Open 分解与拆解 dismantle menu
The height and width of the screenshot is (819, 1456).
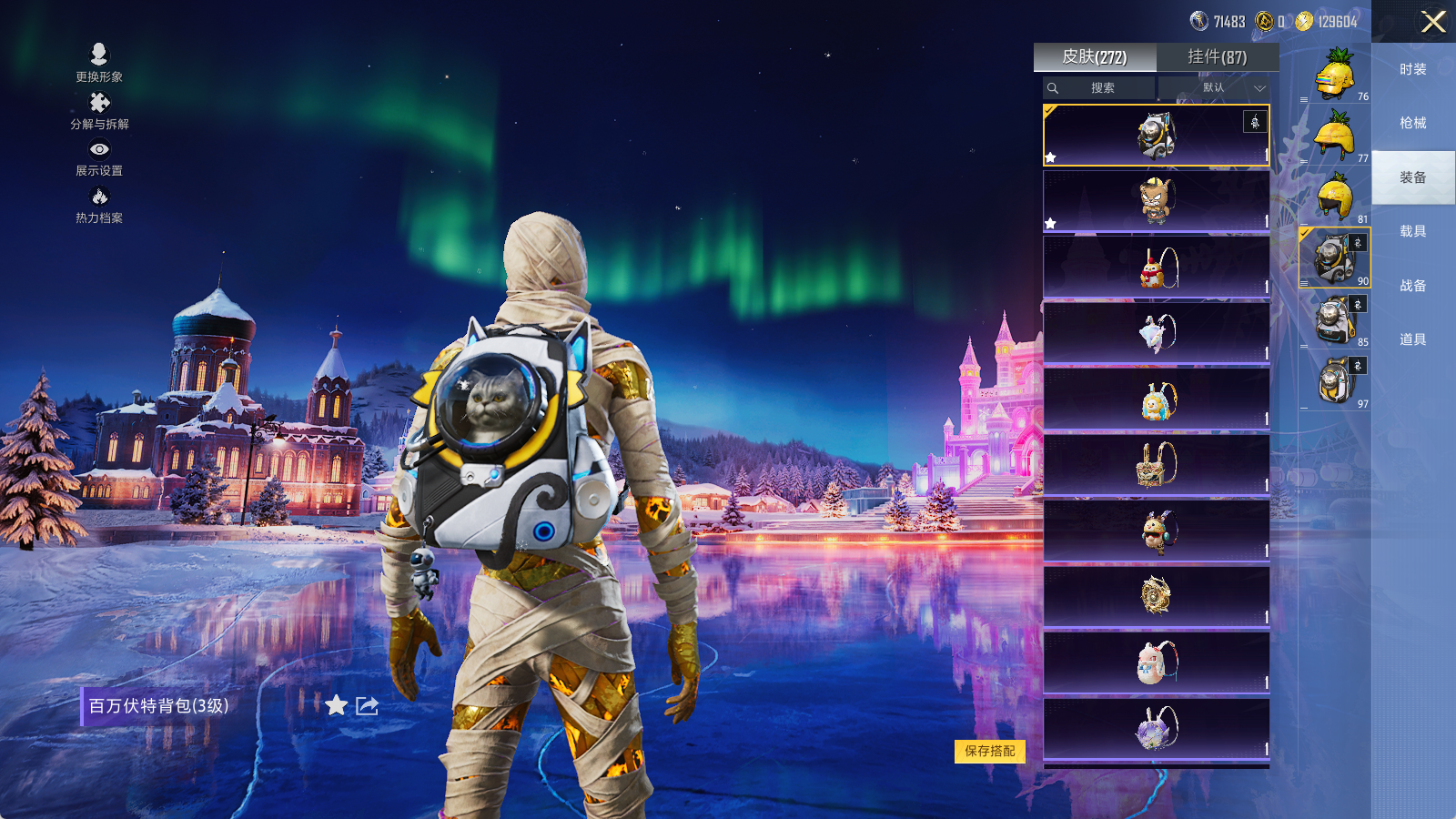tap(99, 111)
